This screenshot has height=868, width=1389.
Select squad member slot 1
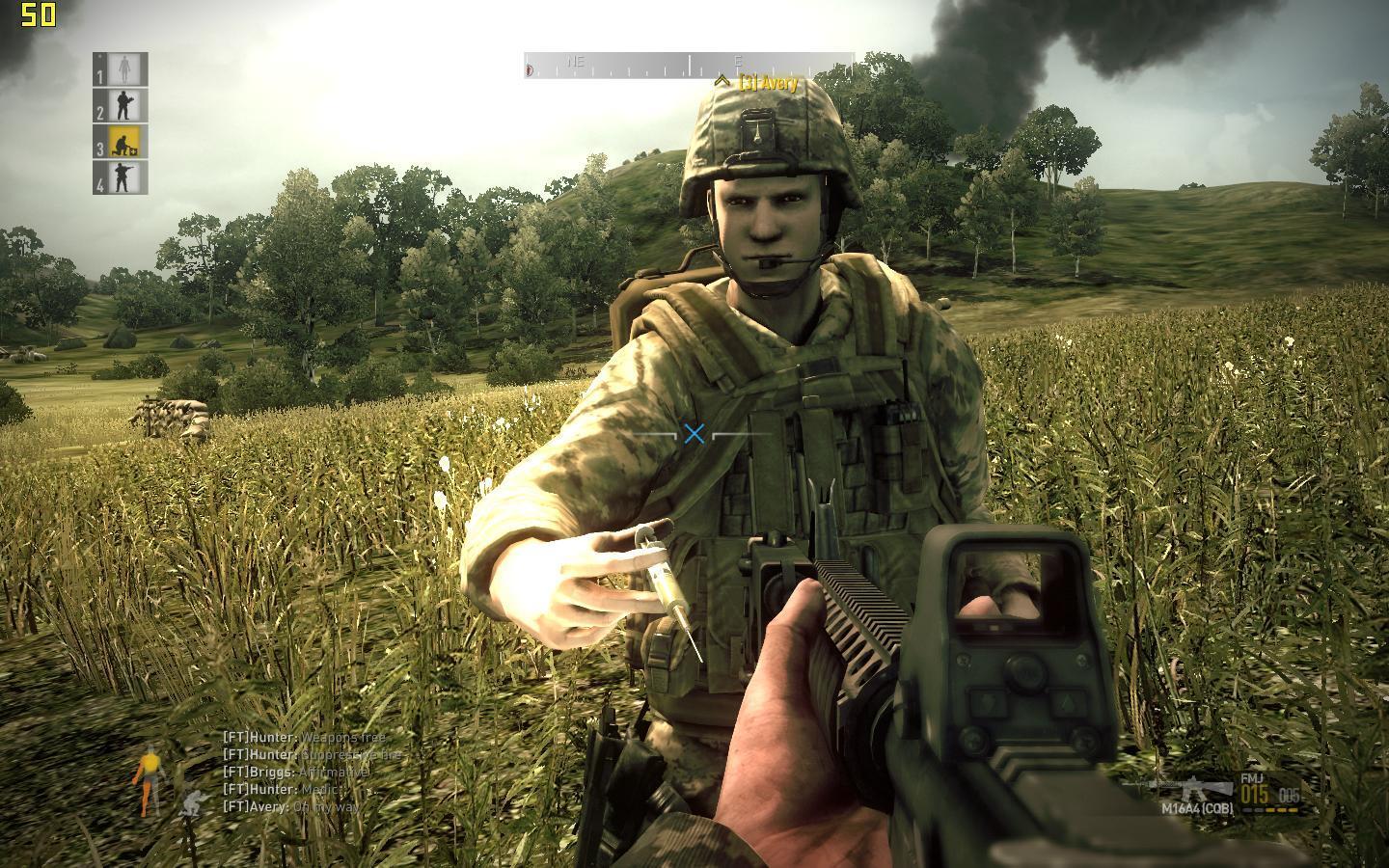click(x=121, y=68)
